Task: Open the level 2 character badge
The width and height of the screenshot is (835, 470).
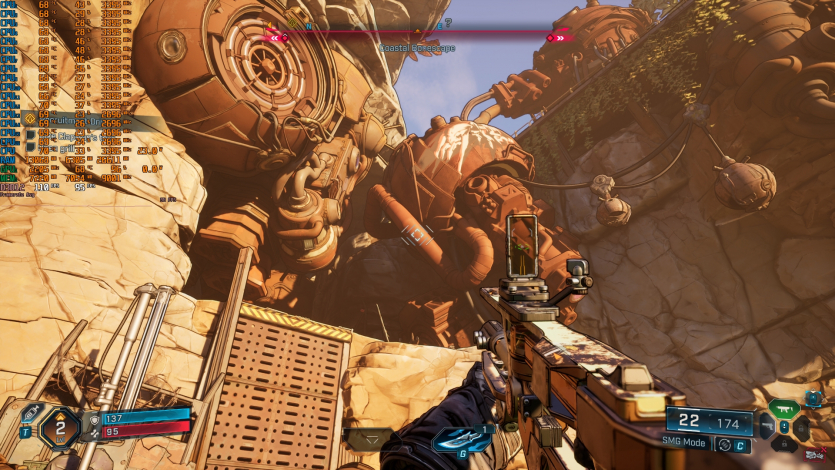Action: point(60,429)
